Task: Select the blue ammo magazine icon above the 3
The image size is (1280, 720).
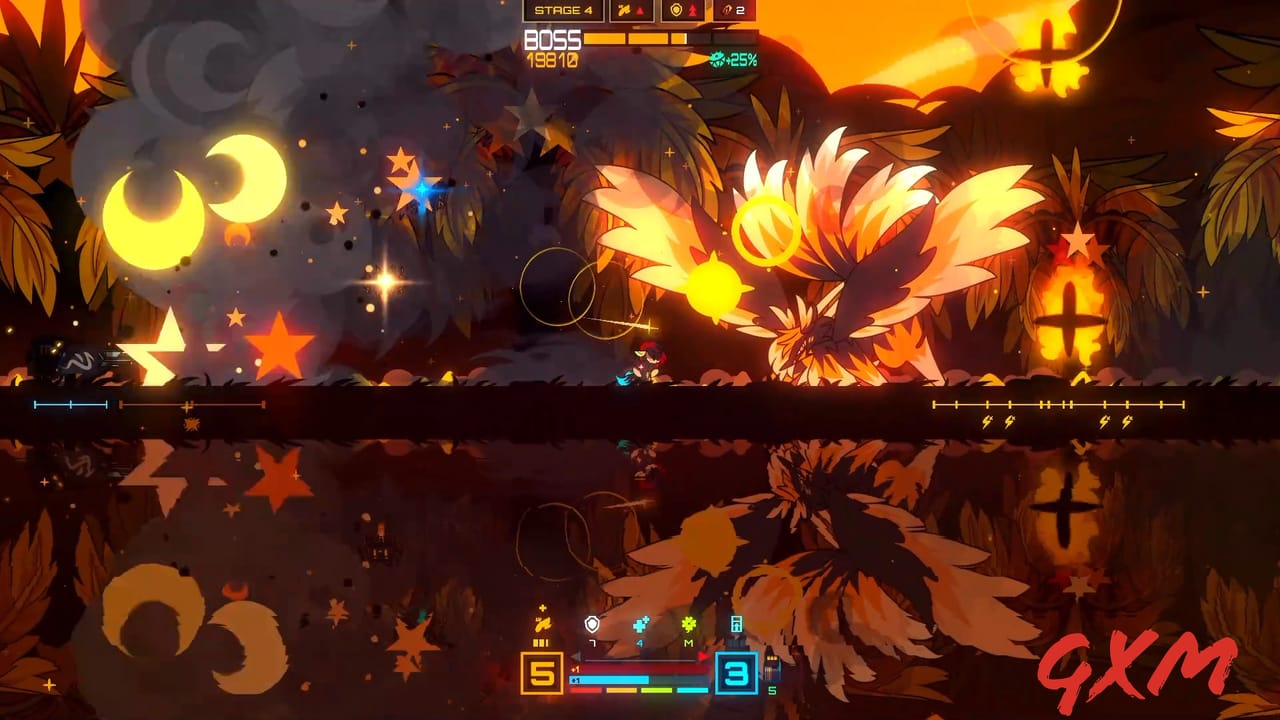Action: pos(737,624)
